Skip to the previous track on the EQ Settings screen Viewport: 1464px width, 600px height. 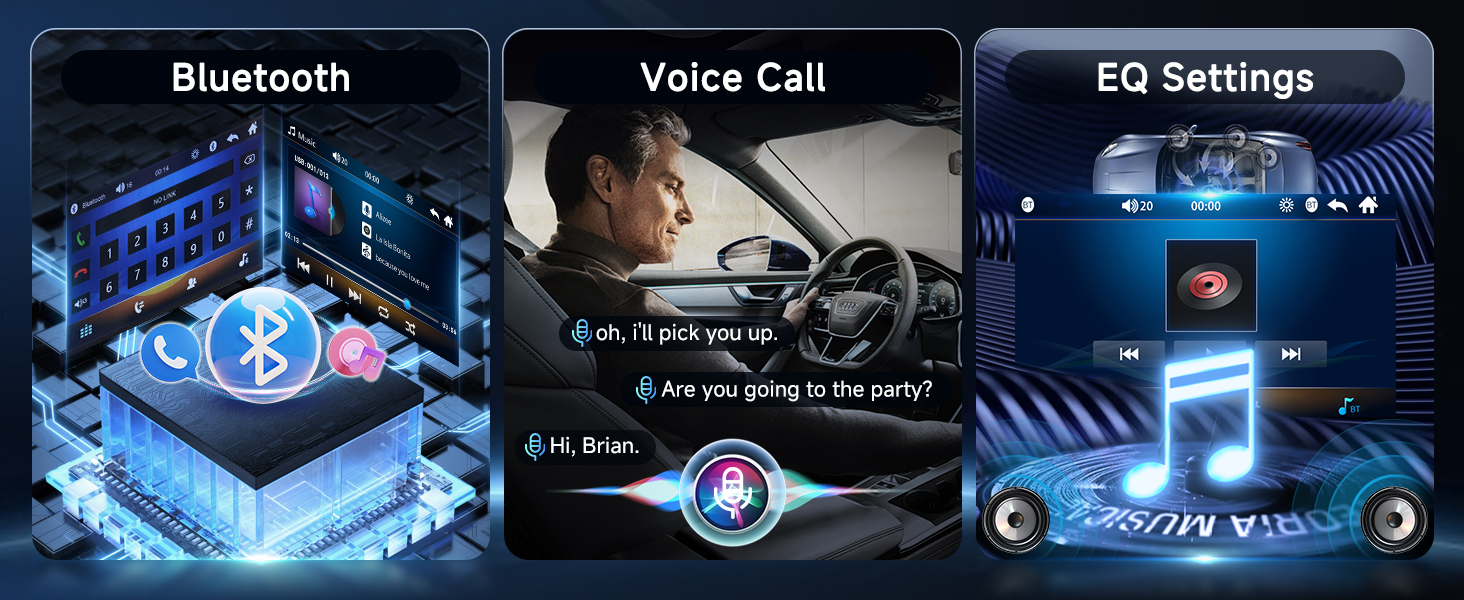(1129, 354)
